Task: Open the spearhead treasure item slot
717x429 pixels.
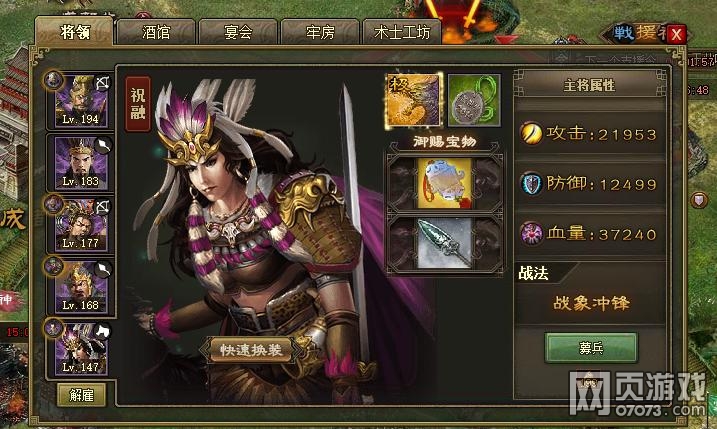Action: point(444,238)
